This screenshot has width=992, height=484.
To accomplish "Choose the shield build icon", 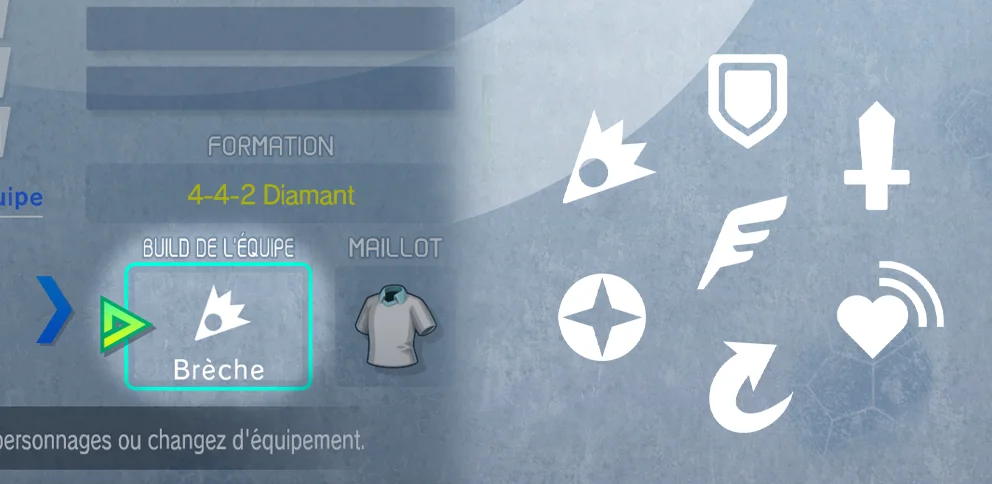I will click(x=747, y=100).
